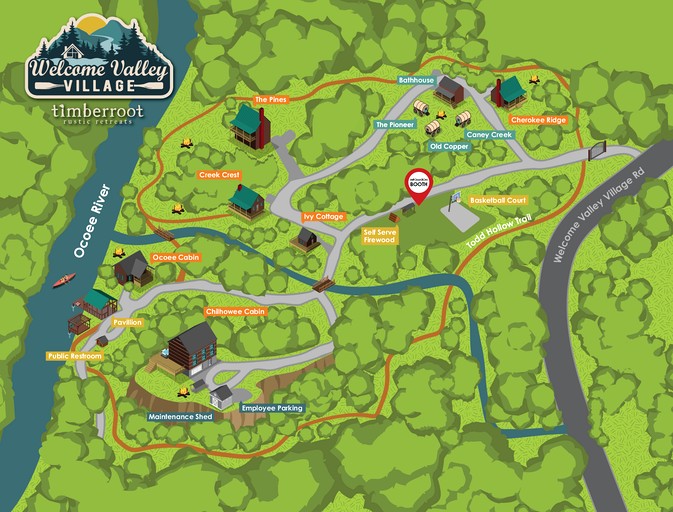Select the Caney Creek label
This screenshot has width=673, height=512.
[x=488, y=134]
